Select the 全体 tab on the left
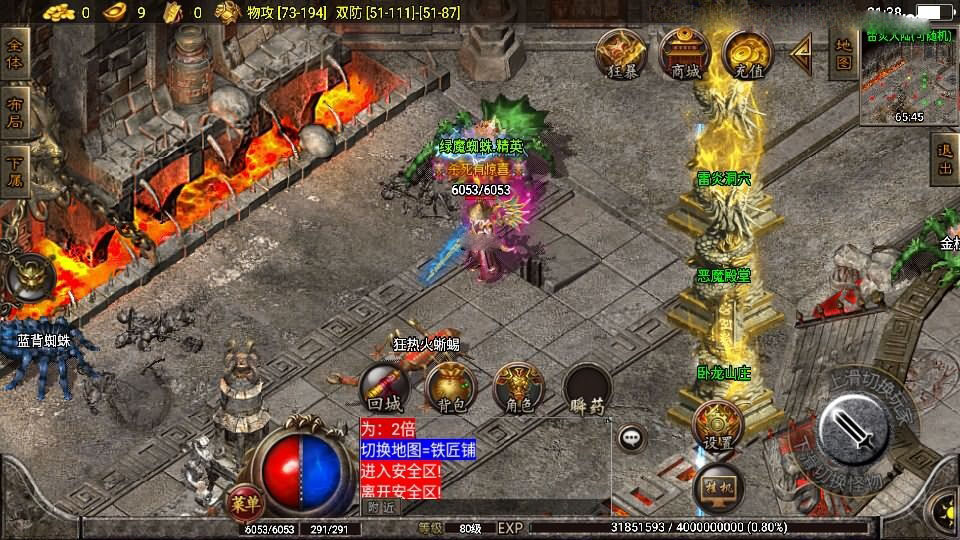960x540 pixels. (x=15, y=54)
